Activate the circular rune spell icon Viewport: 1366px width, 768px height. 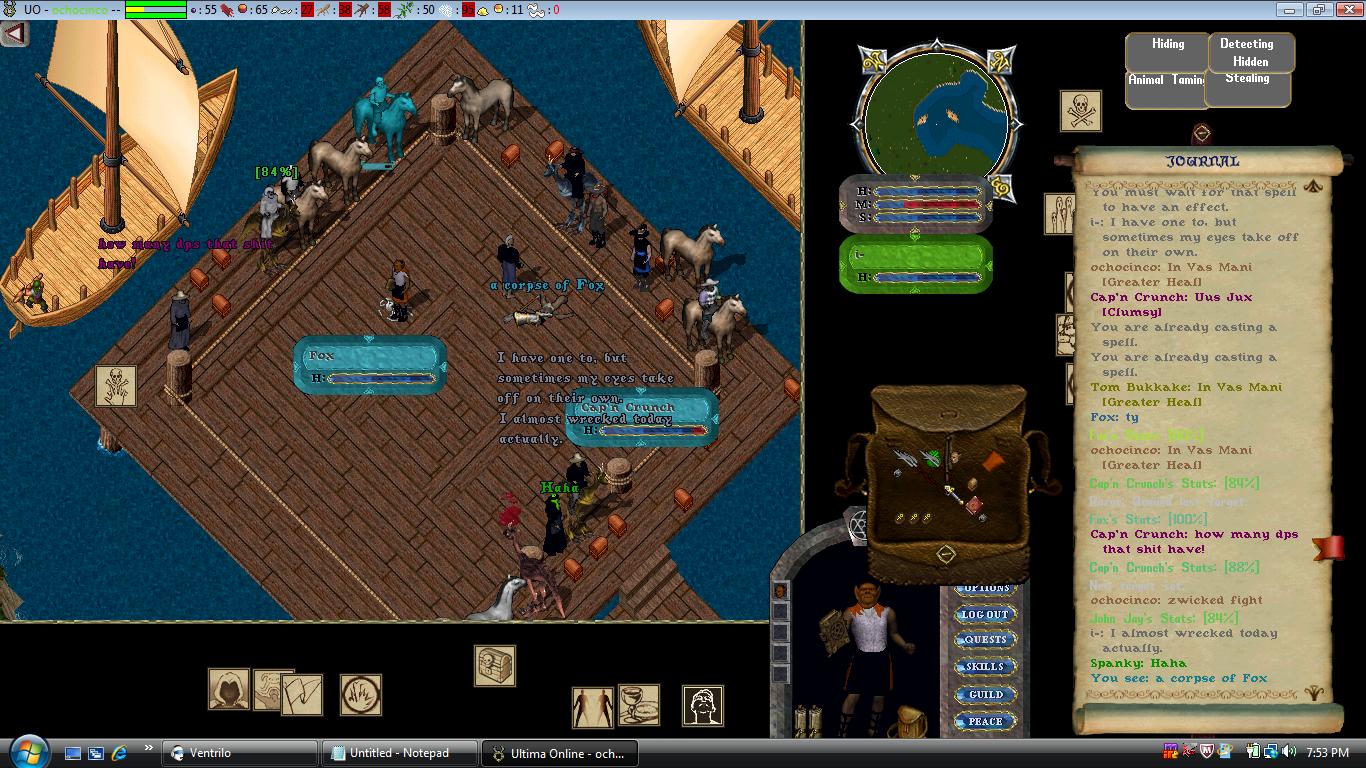pyautogui.click(x=361, y=694)
